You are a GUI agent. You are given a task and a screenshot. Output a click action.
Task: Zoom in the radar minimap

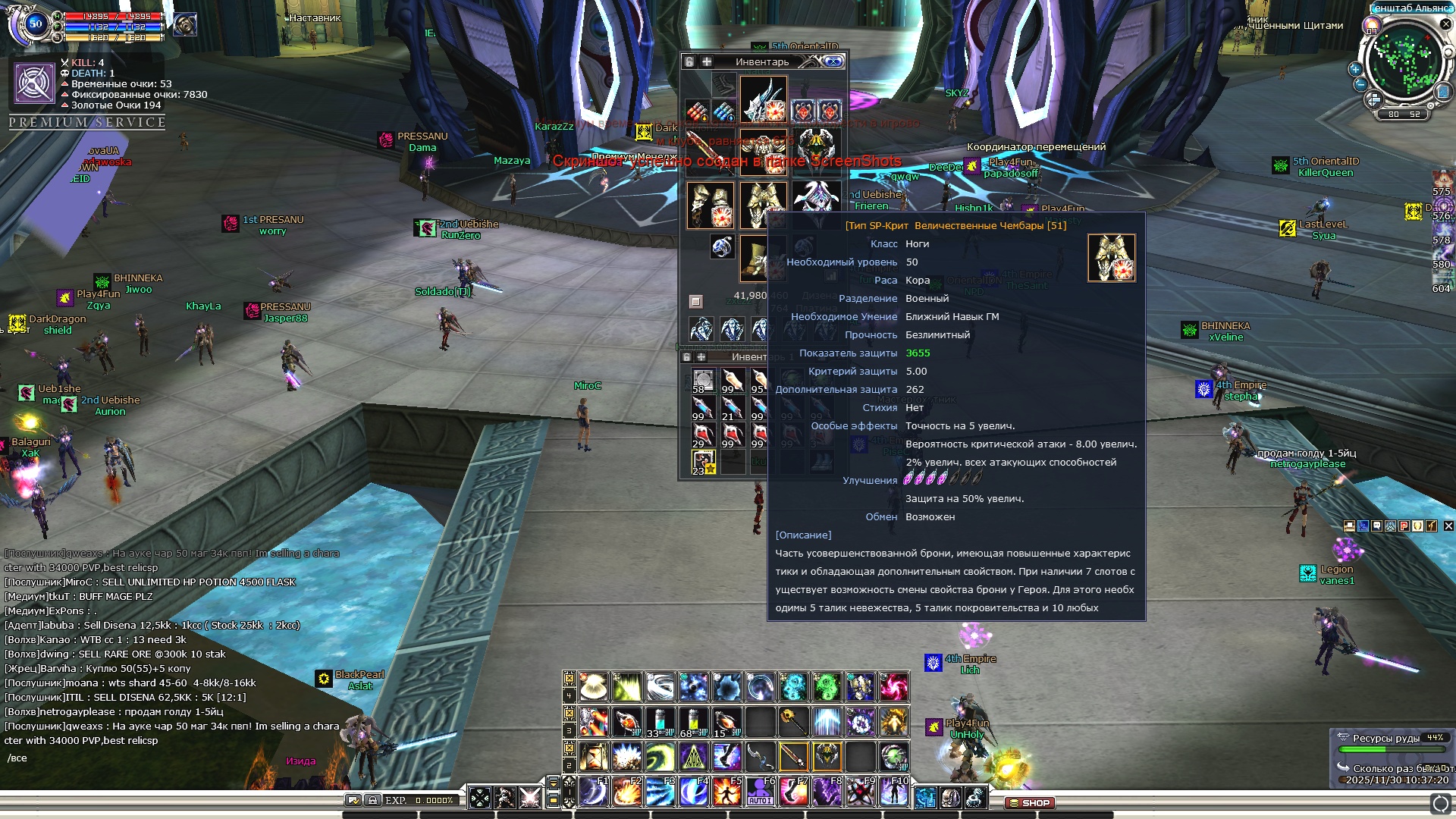coord(1355,69)
